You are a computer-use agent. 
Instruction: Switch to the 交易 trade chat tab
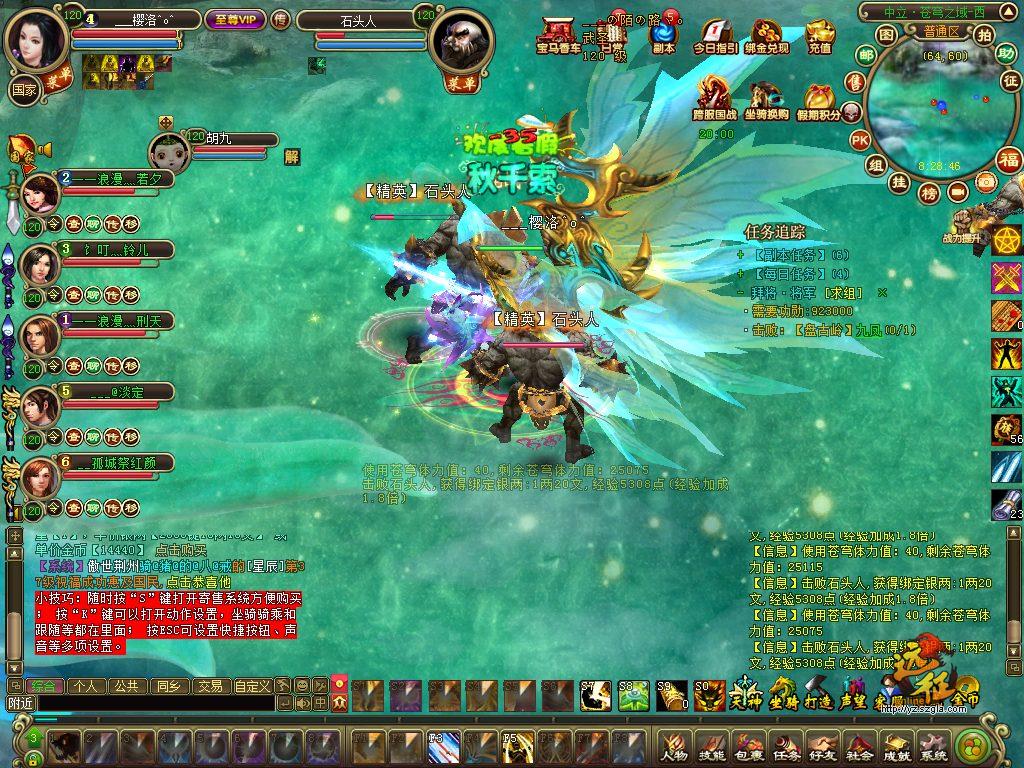tap(208, 686)
